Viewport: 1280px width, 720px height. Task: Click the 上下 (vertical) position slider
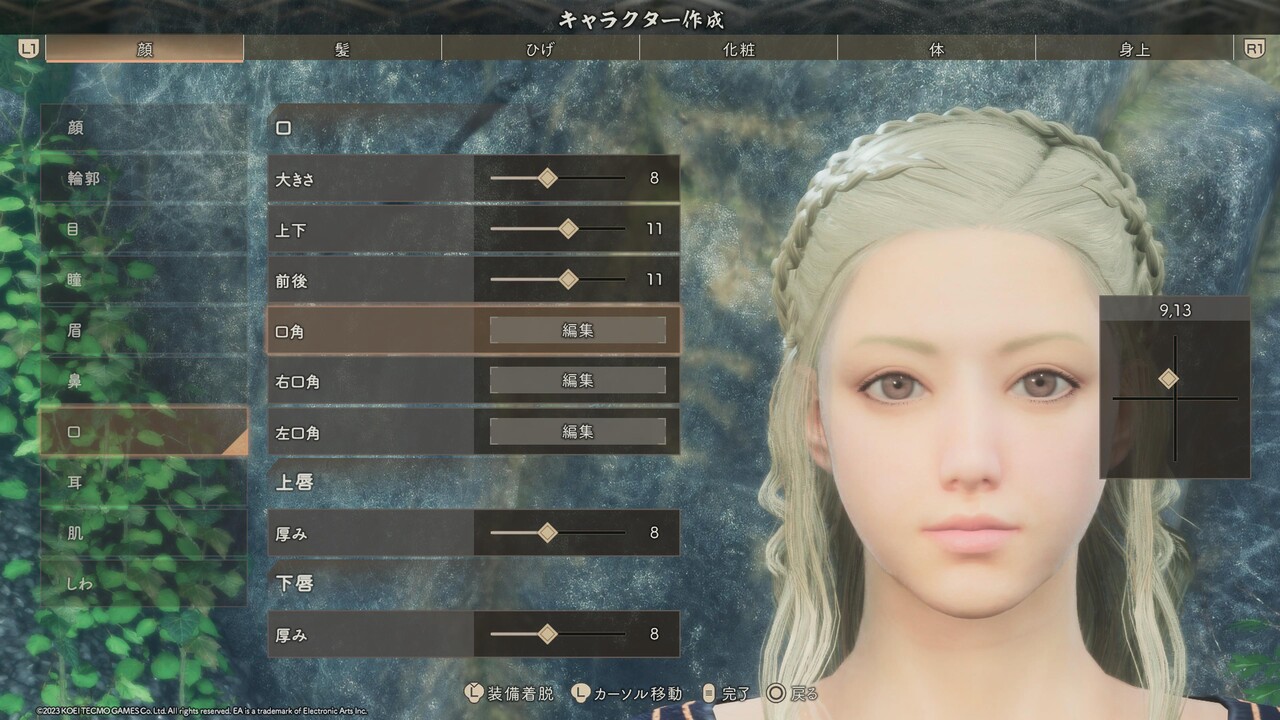coord(568,229)
